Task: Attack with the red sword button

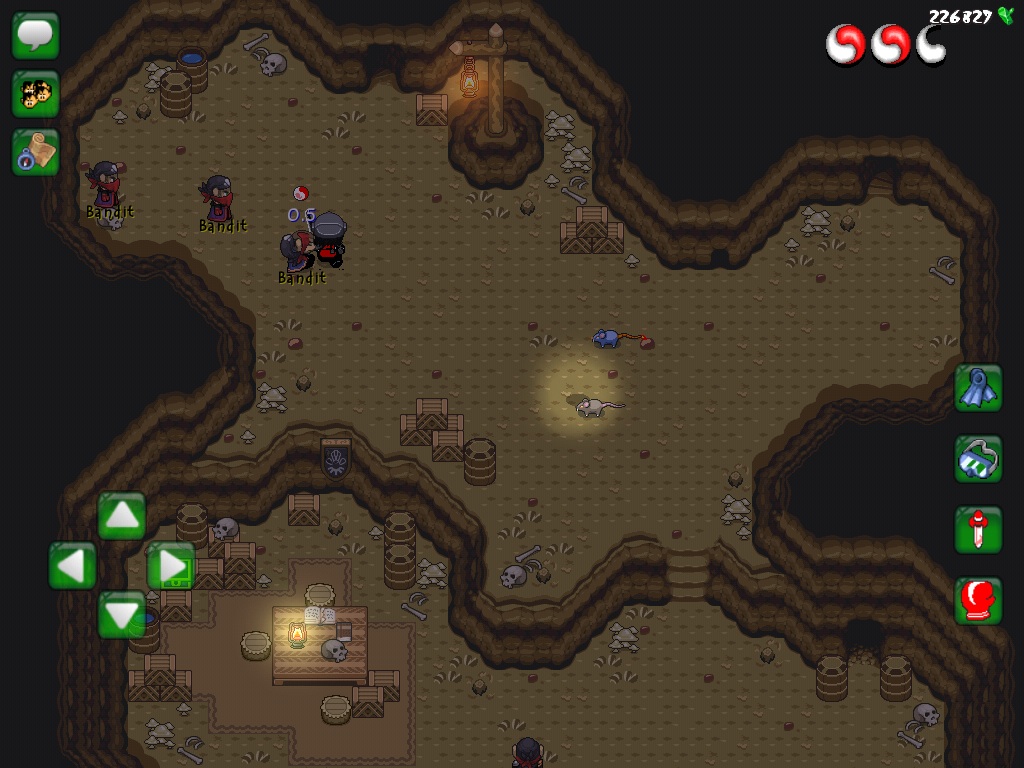Action: 978,530
